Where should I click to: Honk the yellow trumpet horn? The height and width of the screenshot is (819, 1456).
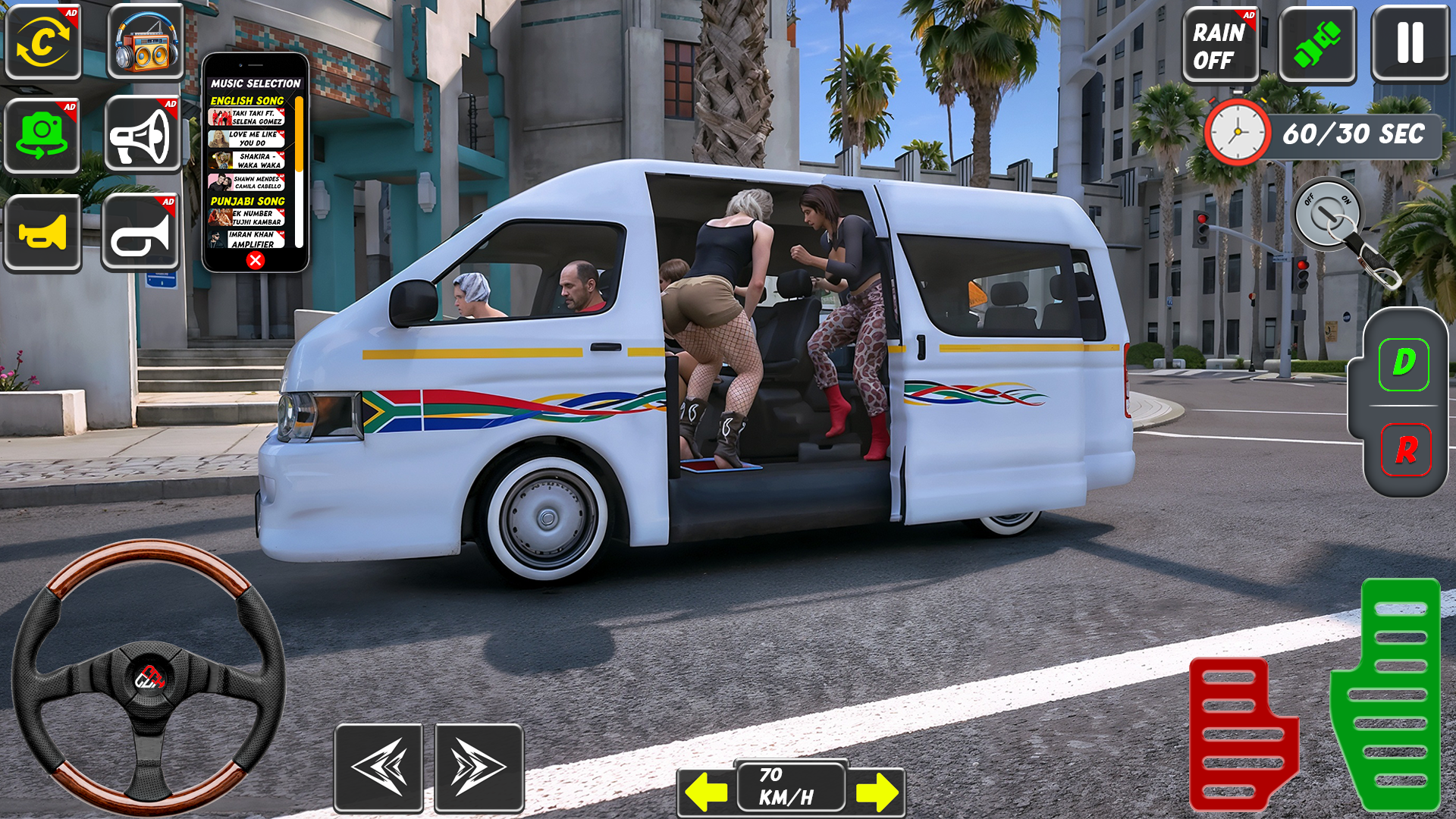[x=43, y=231]
